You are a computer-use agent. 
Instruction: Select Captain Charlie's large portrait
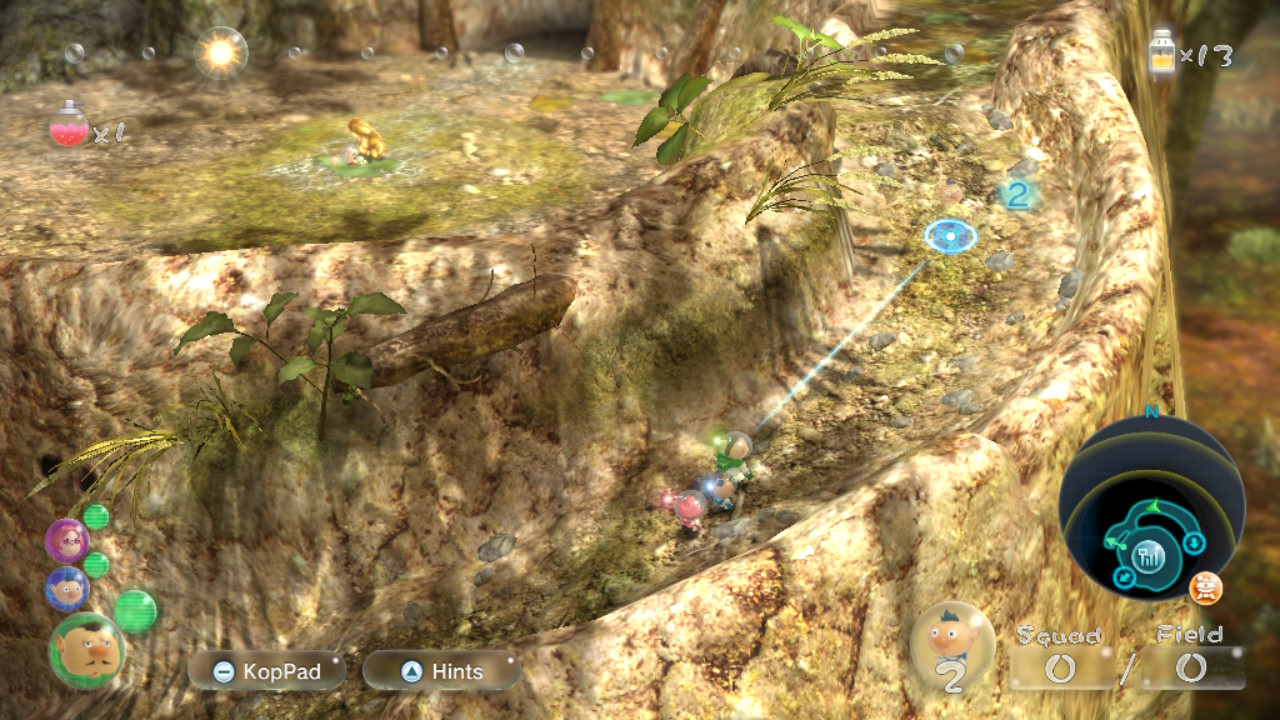(x=86, y=650)
